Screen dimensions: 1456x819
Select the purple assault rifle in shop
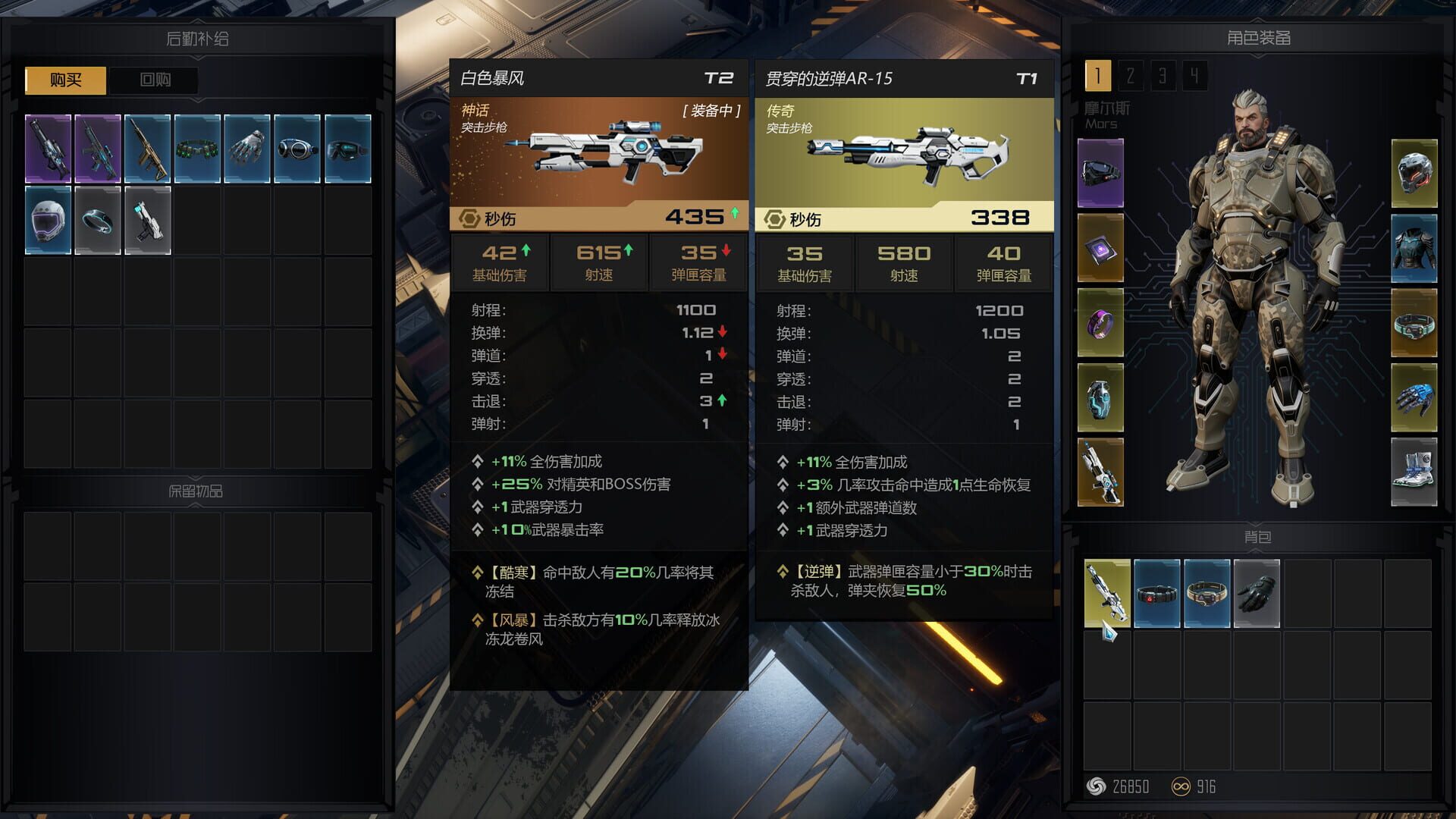tap(47, 148)
